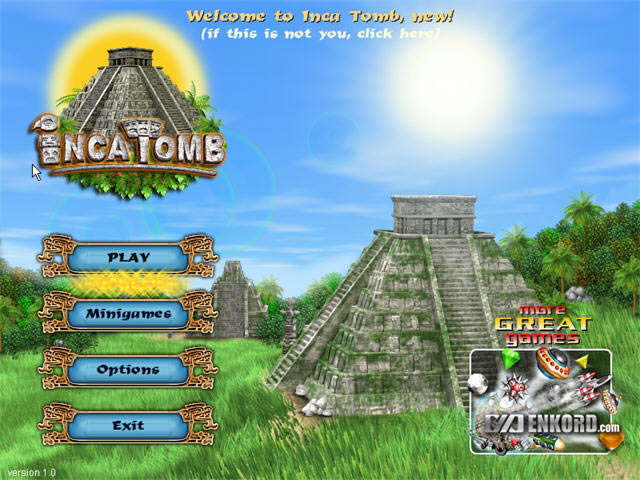Image resolution: width=640 pixels, height=480 pixels.
Task: Open the Options menu
Action: coord(127,370)
